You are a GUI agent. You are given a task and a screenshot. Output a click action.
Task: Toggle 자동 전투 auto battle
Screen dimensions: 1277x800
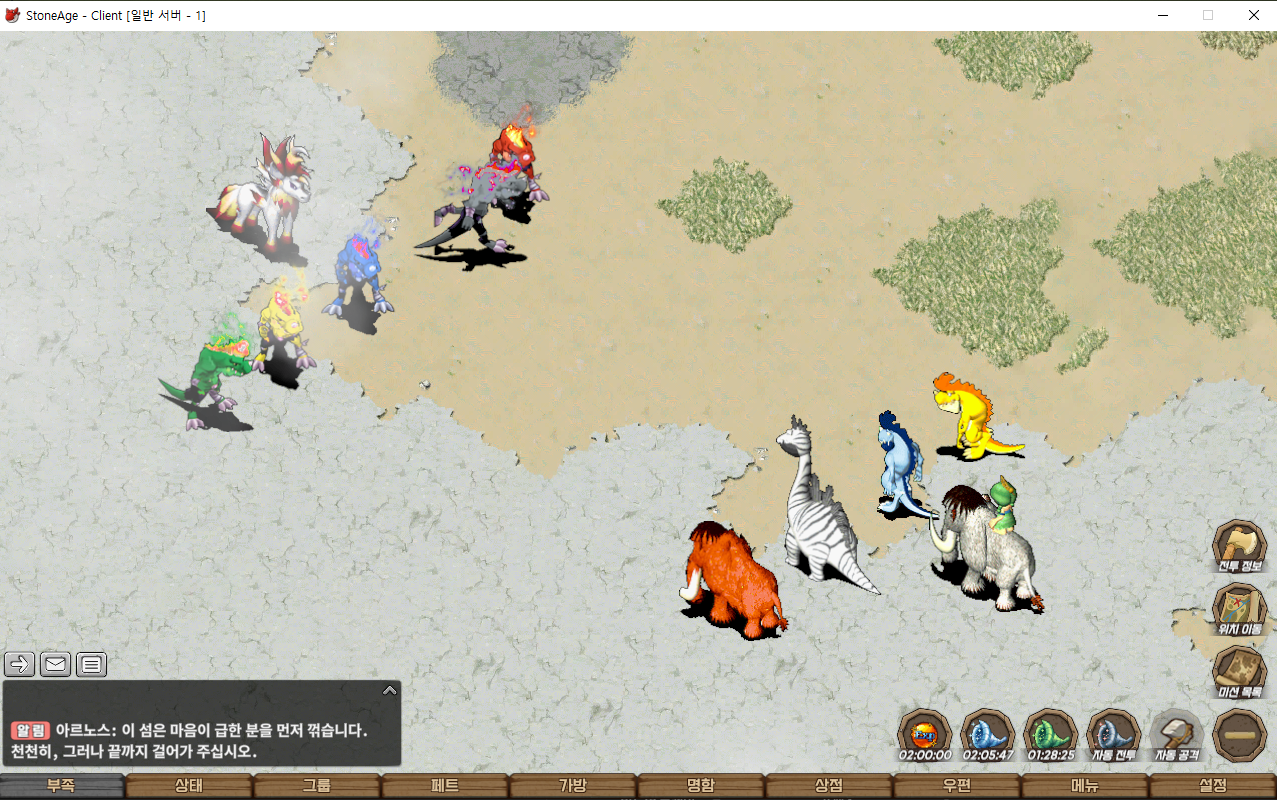pyautogui.click(x=1113, y=735)
